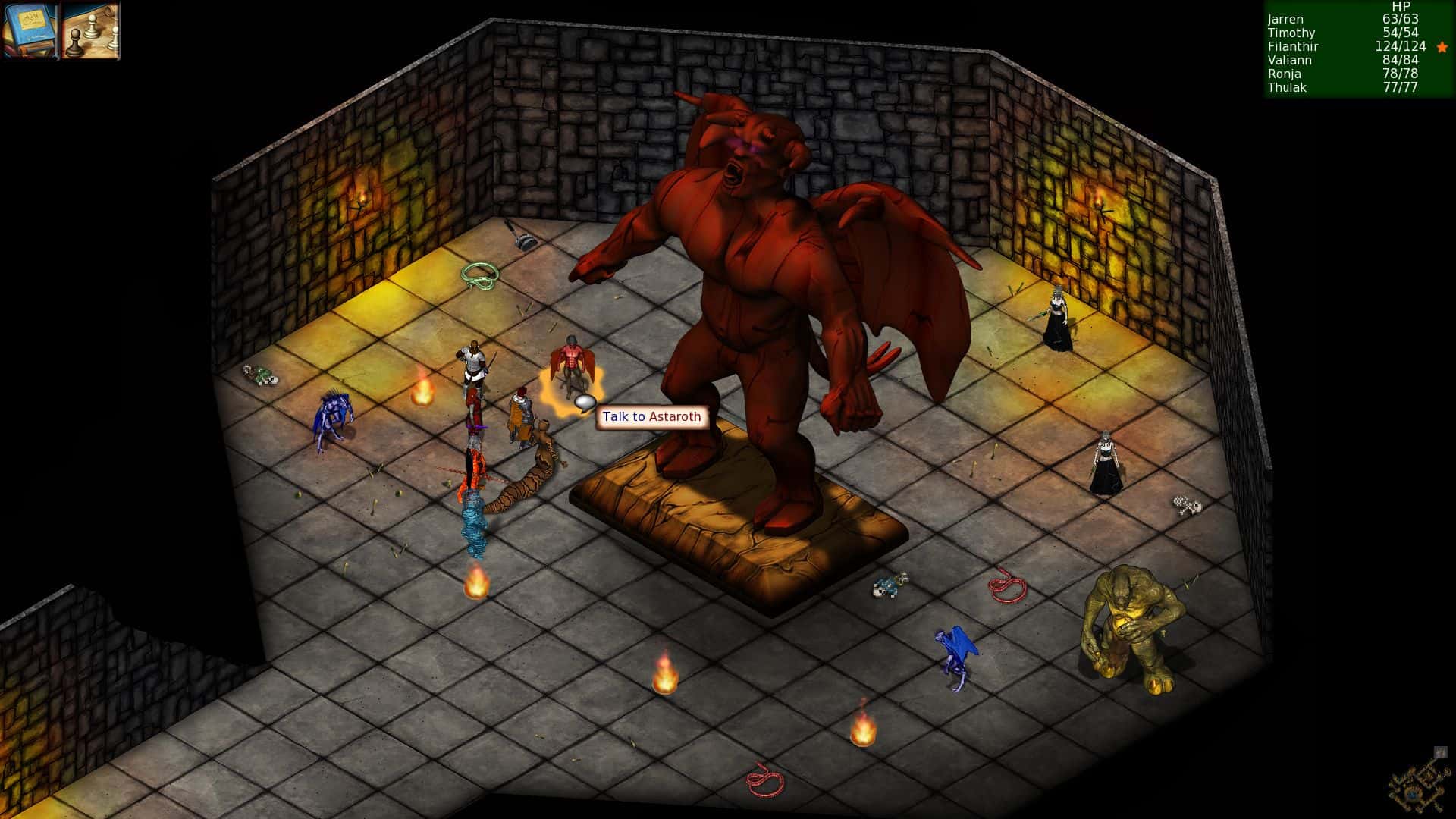Select Jarren in the party HP panel
The width and height of the screenshot is (1456, 819).
[1285, 19]
